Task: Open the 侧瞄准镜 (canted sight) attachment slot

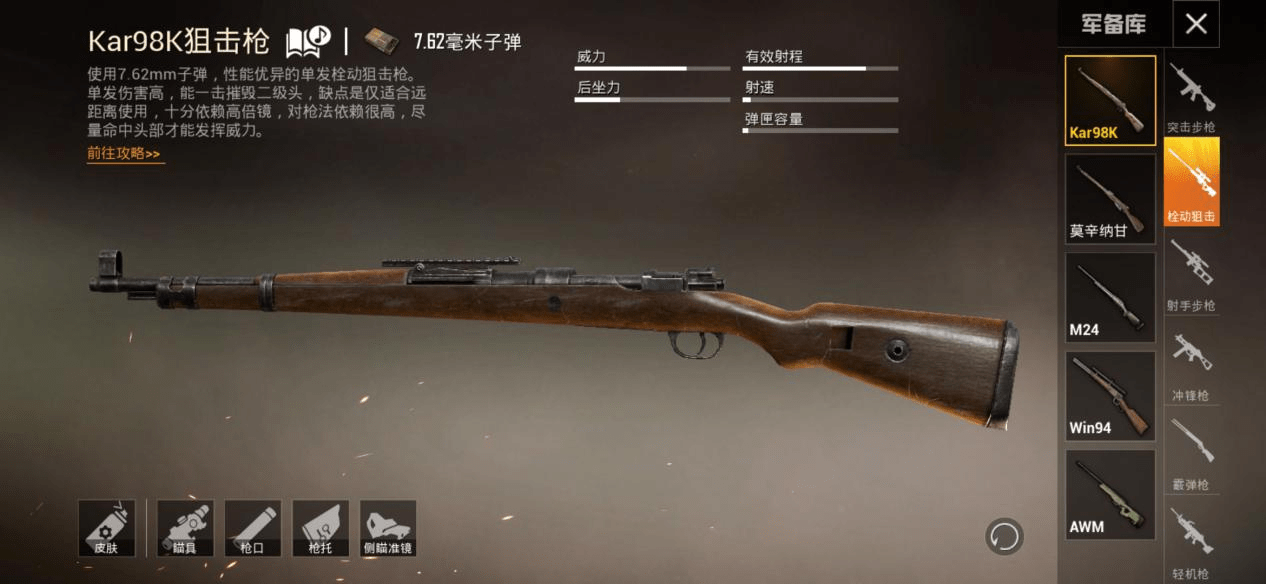Action: (387, 528)
